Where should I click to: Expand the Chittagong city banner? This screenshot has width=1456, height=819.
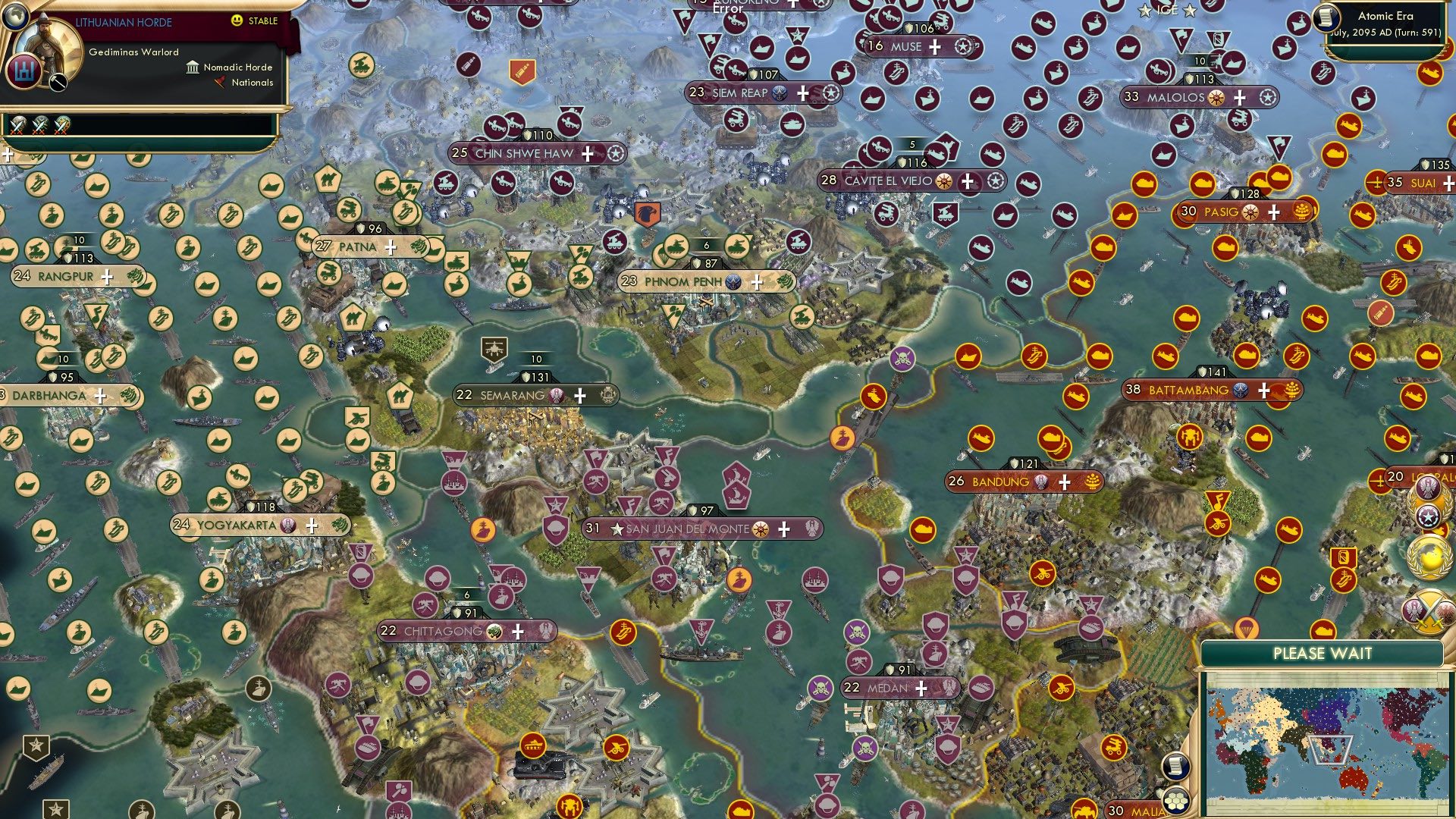[518, 630]
